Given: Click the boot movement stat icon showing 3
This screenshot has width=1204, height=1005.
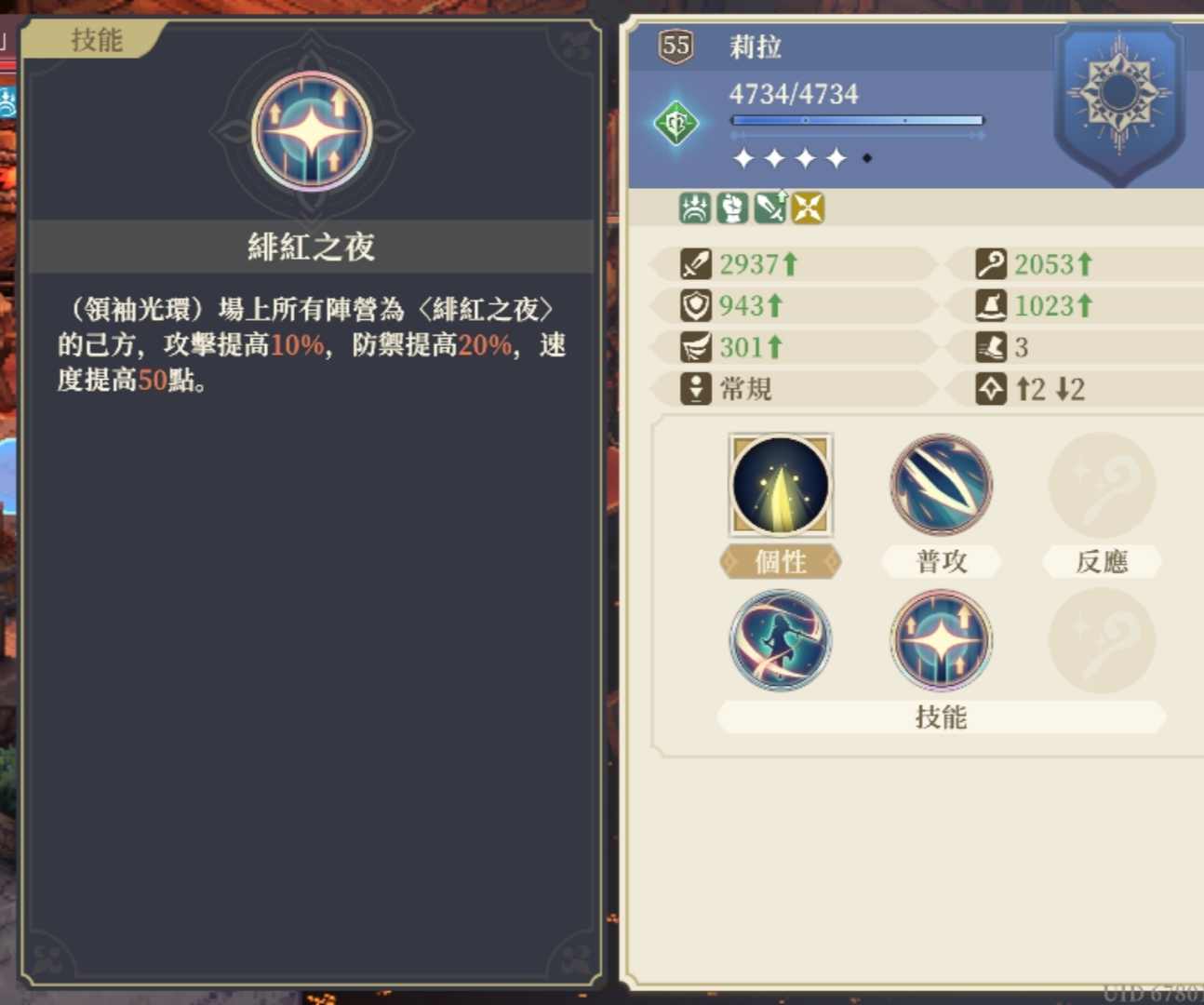Looking at the screenshot, I should click(992, 347).
